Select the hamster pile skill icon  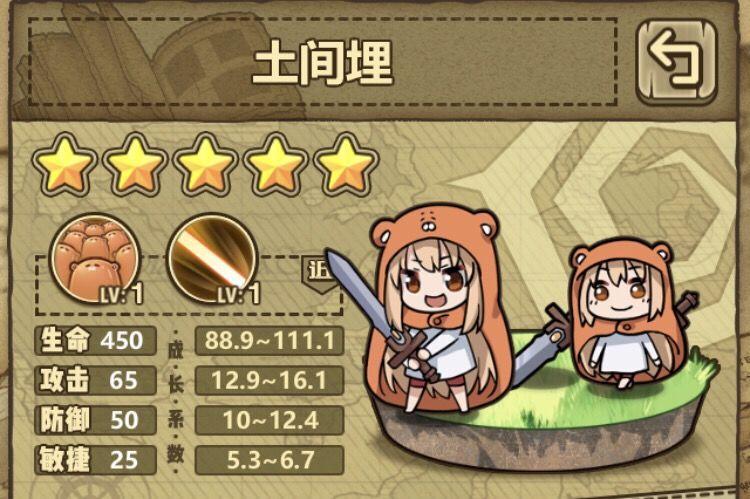coord(88,258)
